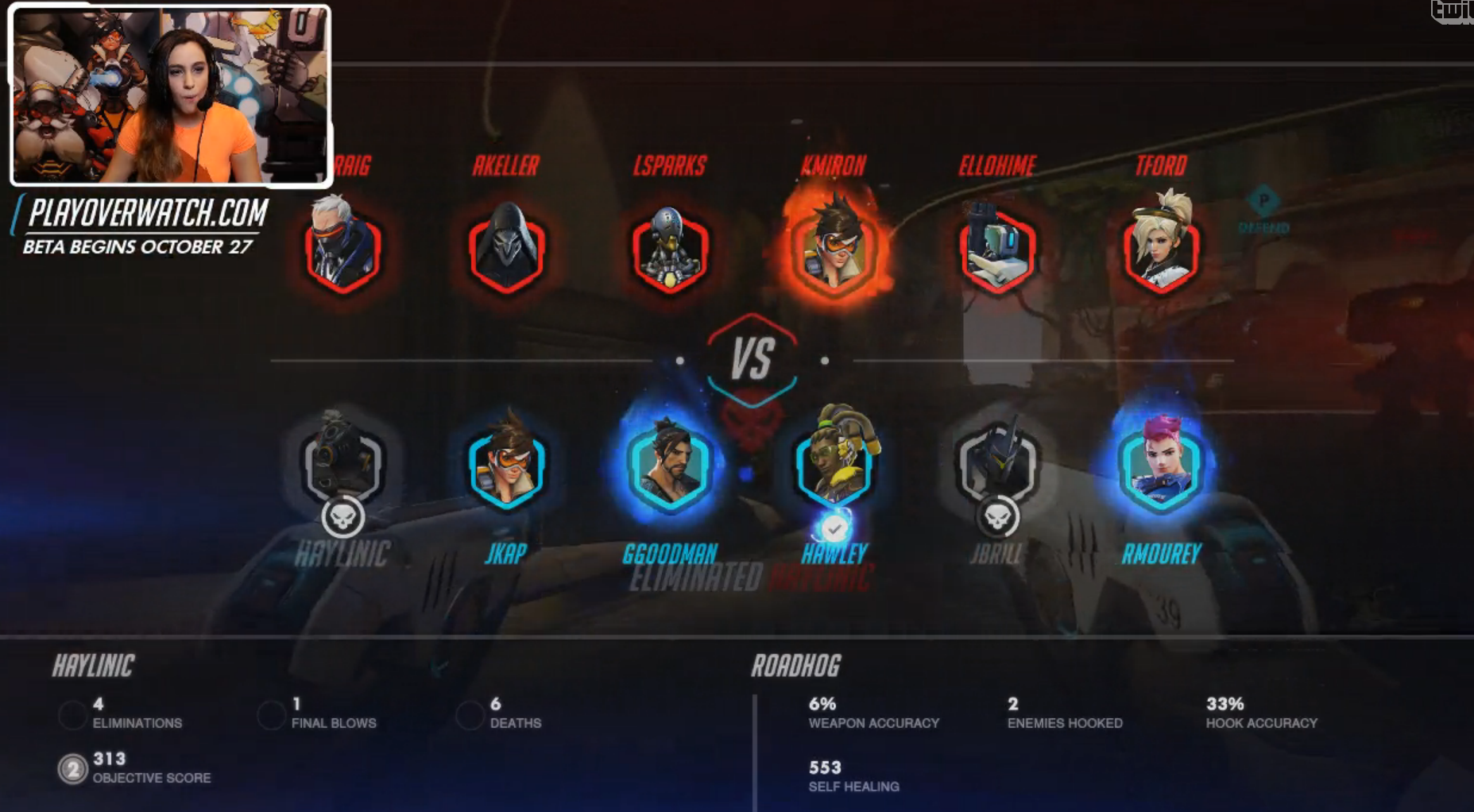
Task: Open the DEATHS stat detail circle
Action: pyautogui.click(x=470, y=715)
